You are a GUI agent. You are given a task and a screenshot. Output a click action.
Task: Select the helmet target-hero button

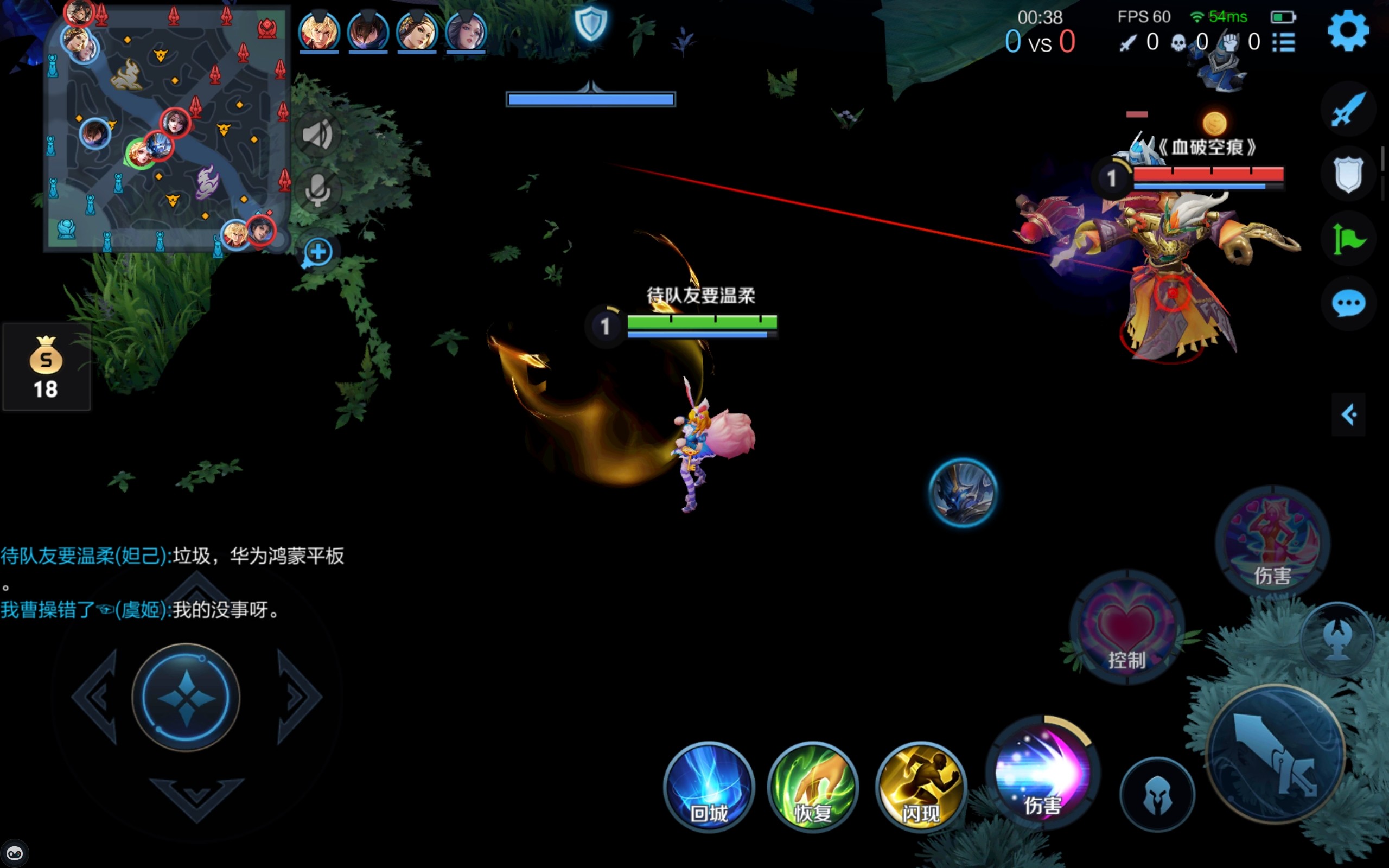tap(1157, 795)
